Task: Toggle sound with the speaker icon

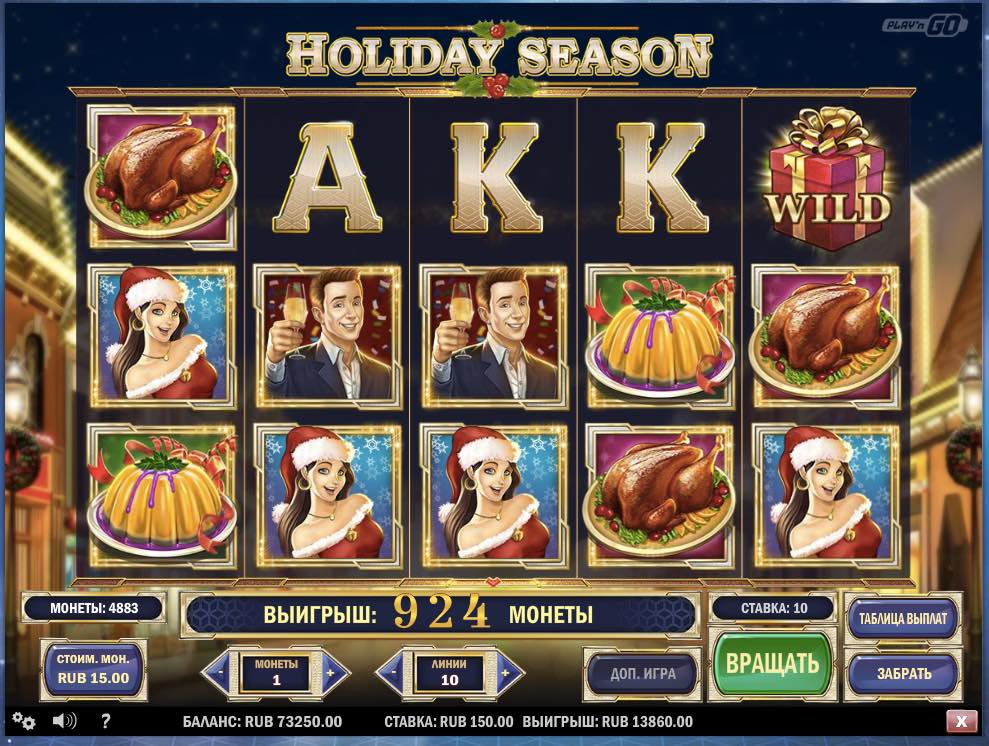Action: pyautogui.click(x=65, y=721)
